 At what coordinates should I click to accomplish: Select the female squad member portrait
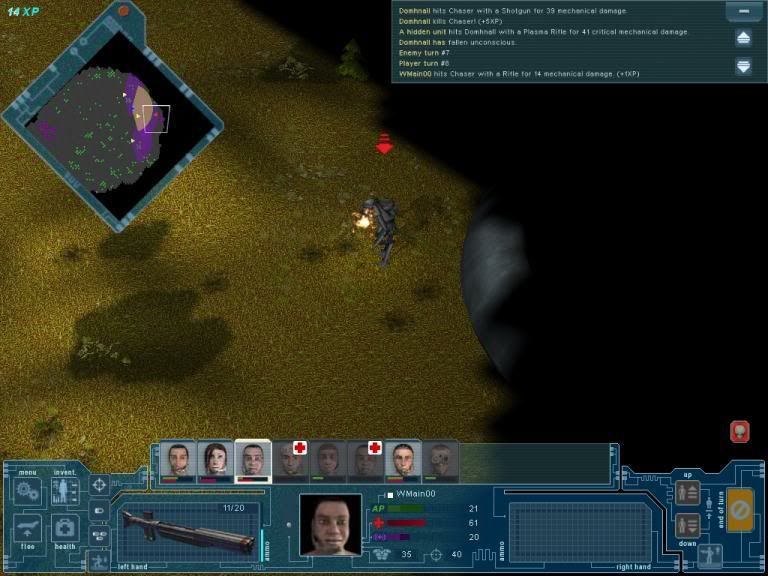click(215, 460)
